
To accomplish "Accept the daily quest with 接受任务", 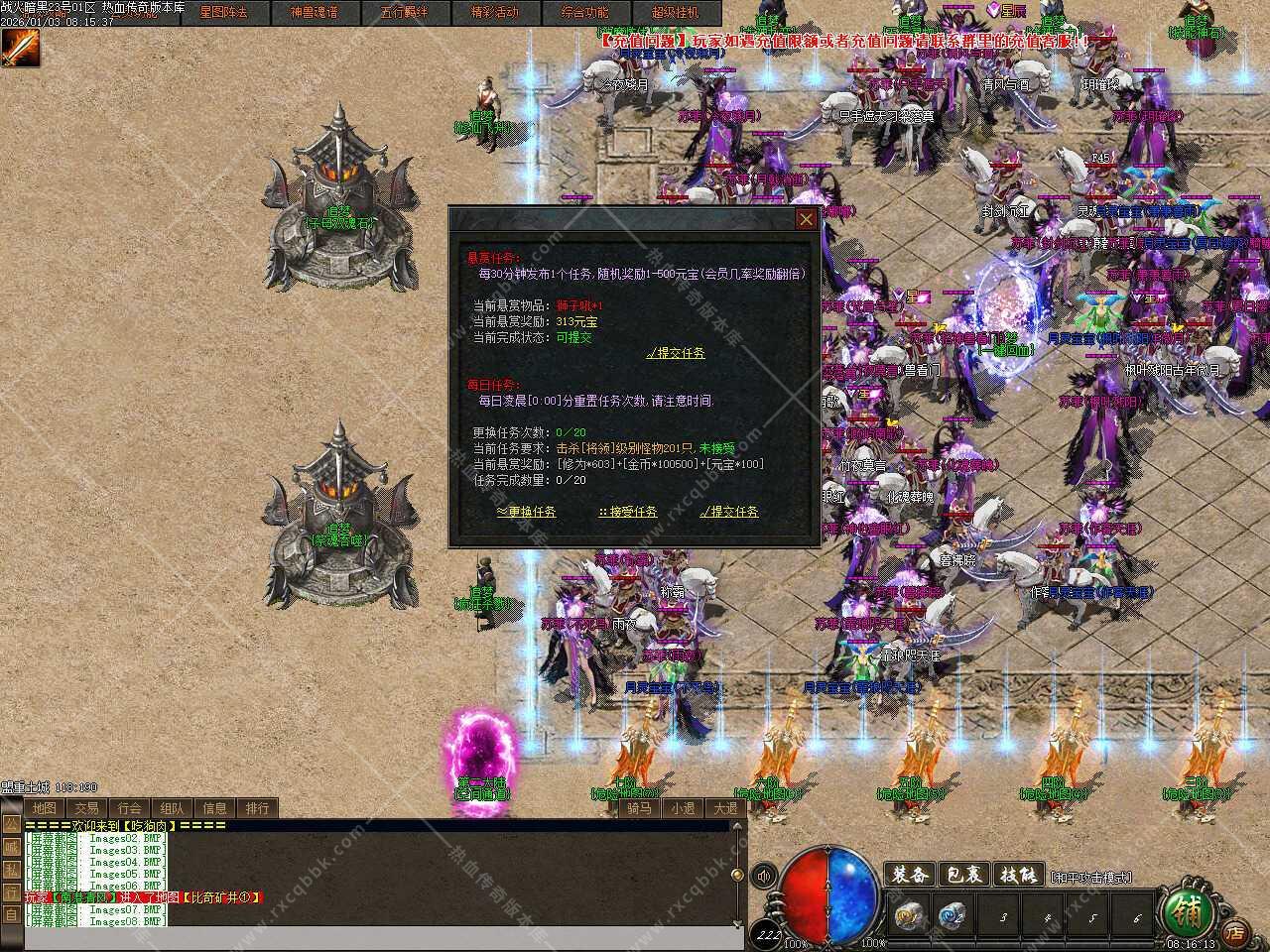I will (628, 512).
